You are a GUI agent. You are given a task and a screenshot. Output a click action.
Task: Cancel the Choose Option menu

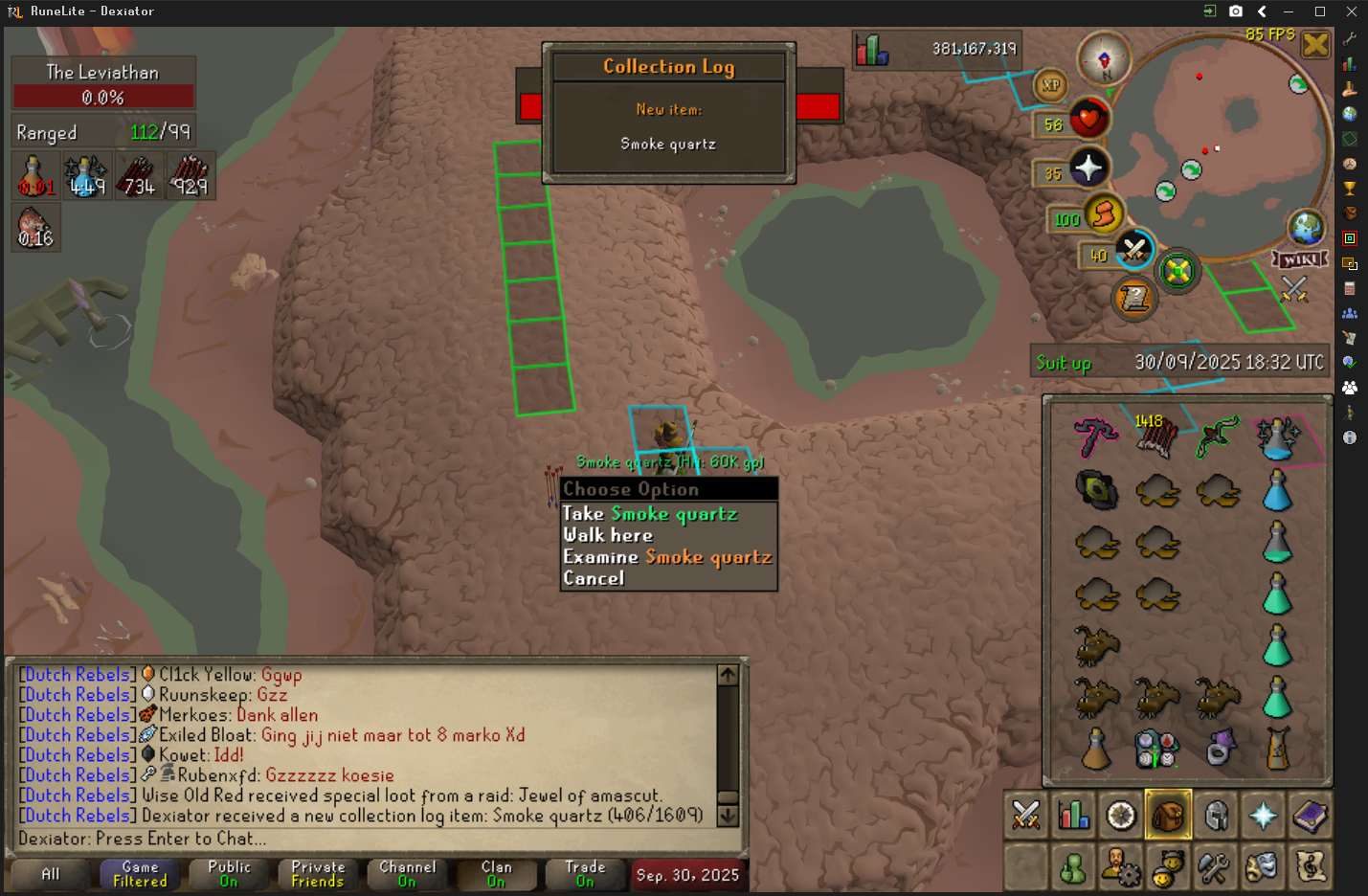point(594,578)
